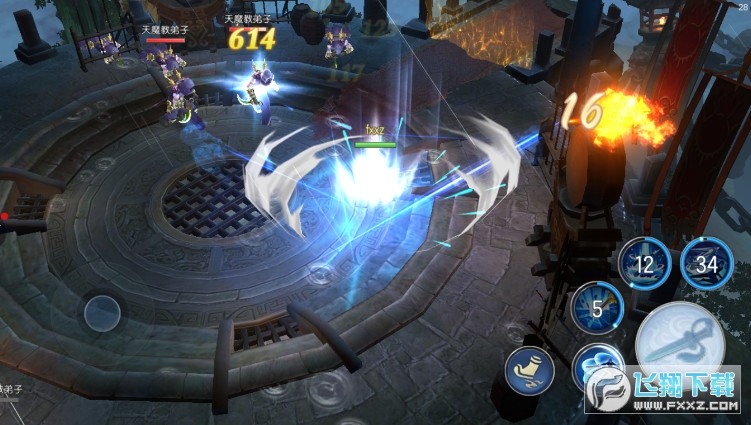Activate the skill showing cooldown 34

(707, 264)
